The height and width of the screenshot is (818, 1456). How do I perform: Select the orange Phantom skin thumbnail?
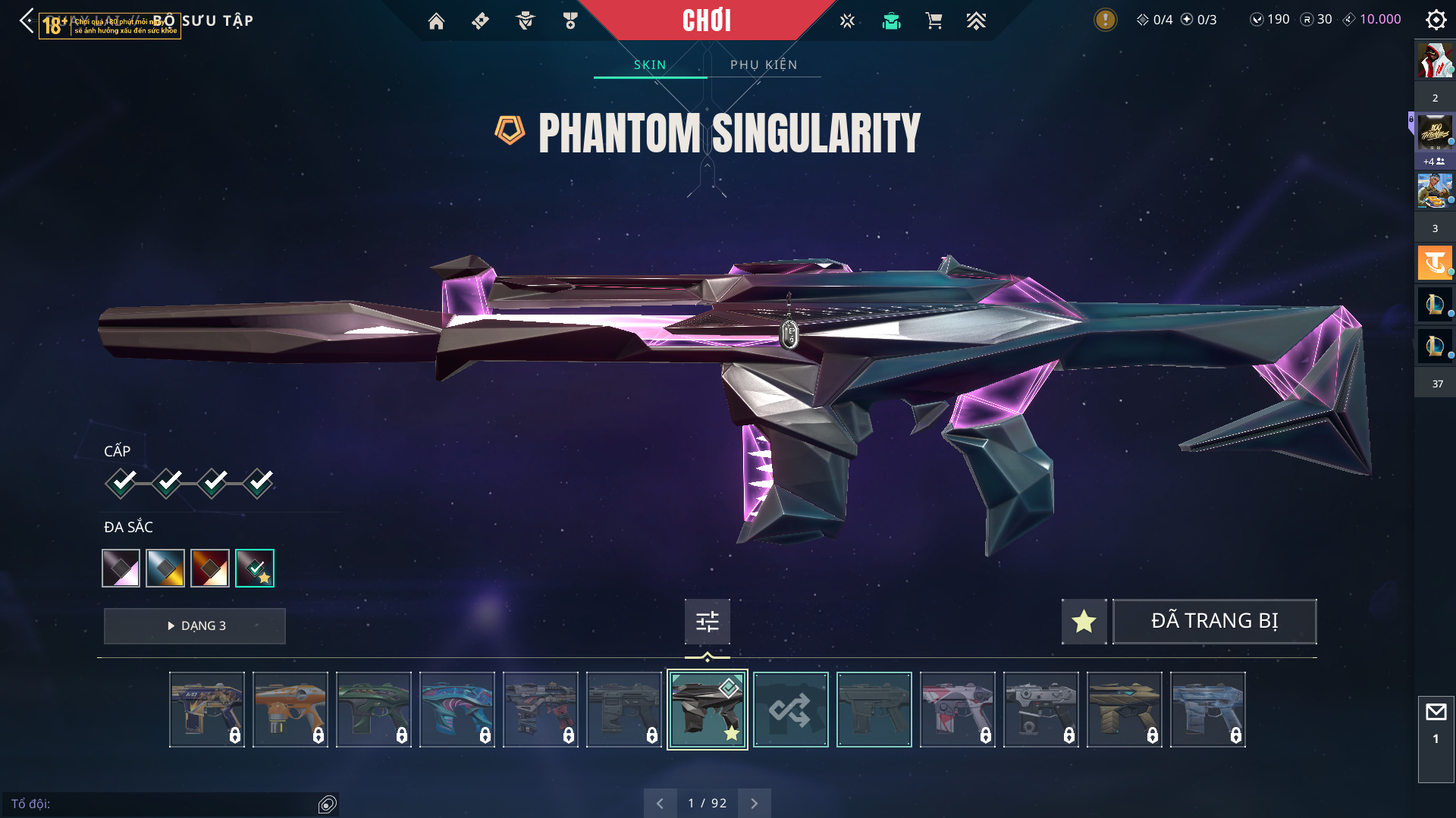coord(290,710)
